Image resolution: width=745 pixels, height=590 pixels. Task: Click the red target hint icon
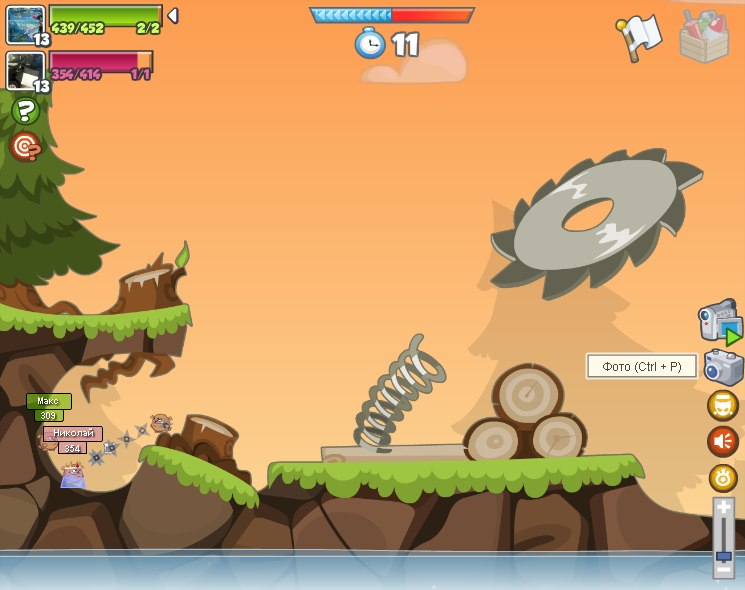25,147
